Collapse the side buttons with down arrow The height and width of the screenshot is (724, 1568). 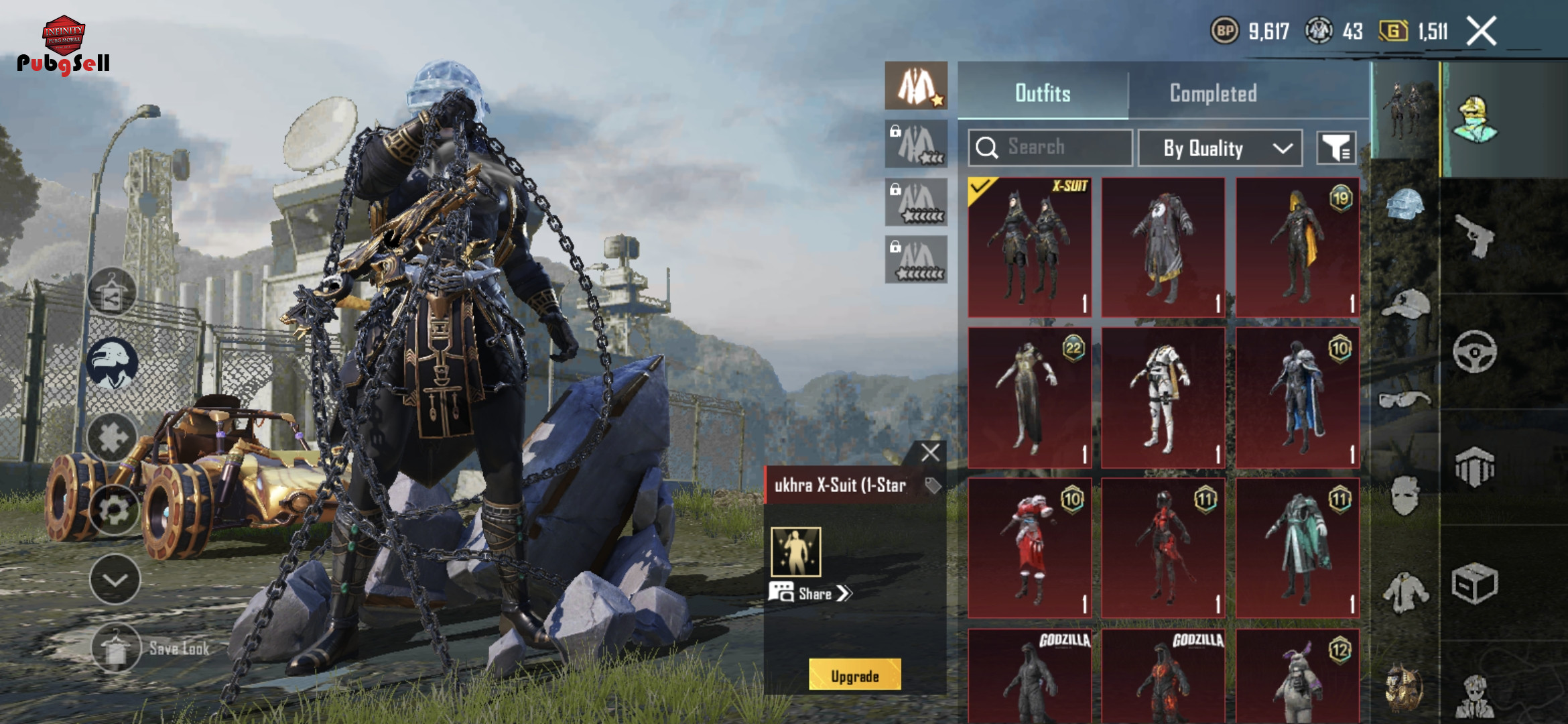(115, 580)
